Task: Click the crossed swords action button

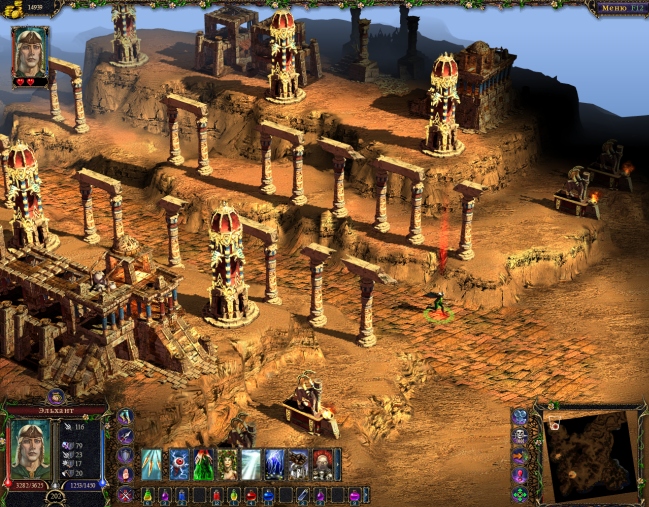Action: (125, 494)
